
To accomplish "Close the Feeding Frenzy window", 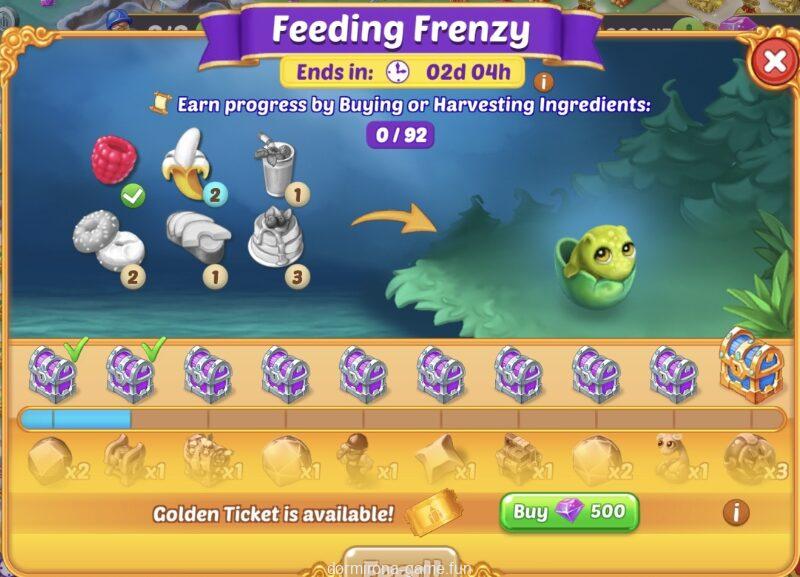I will pos(774,62).
